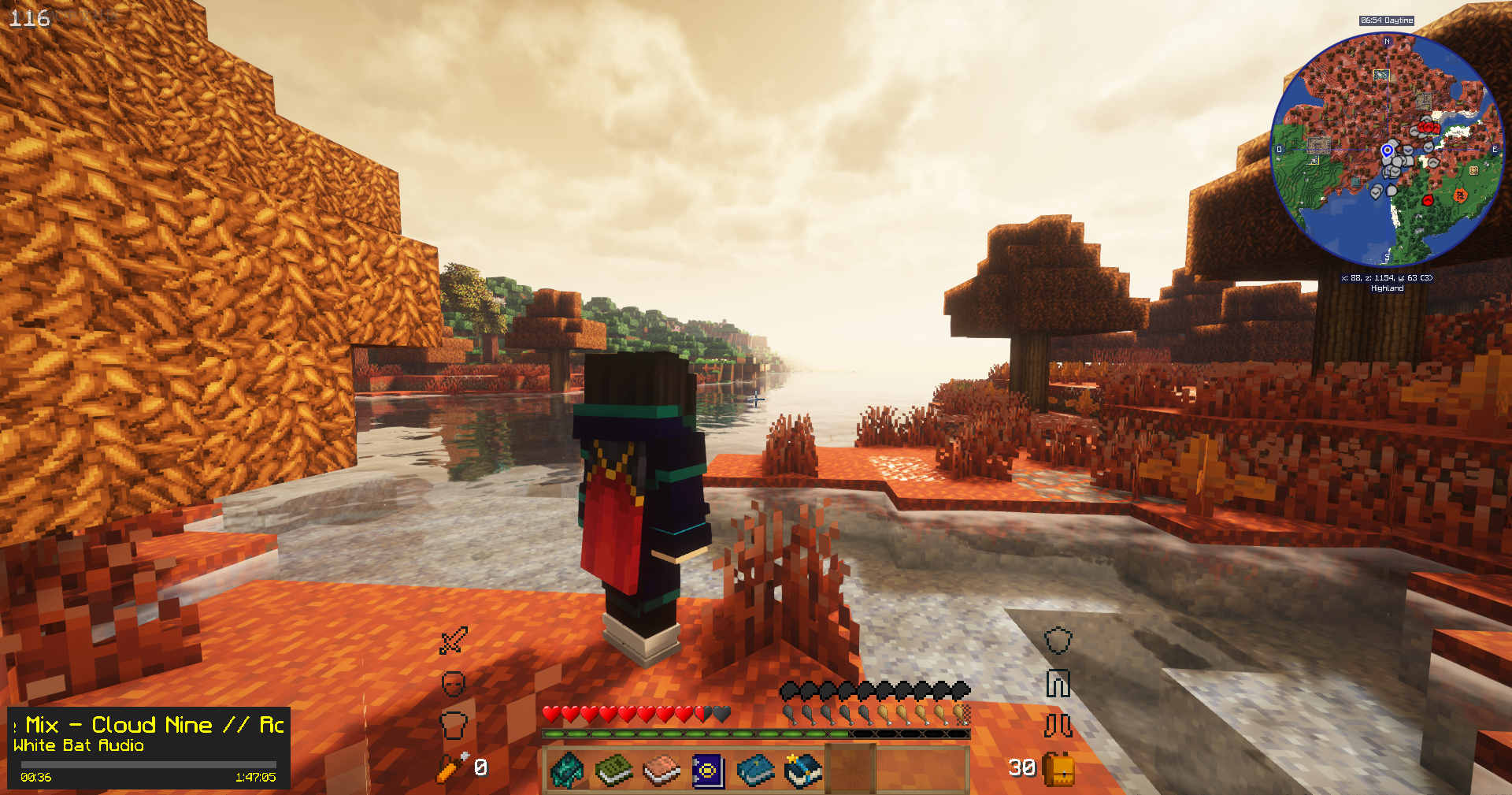1512x795 pixels.
Task: Select the dark blue book with gold emblem
Action: click(x=708, y=771)
